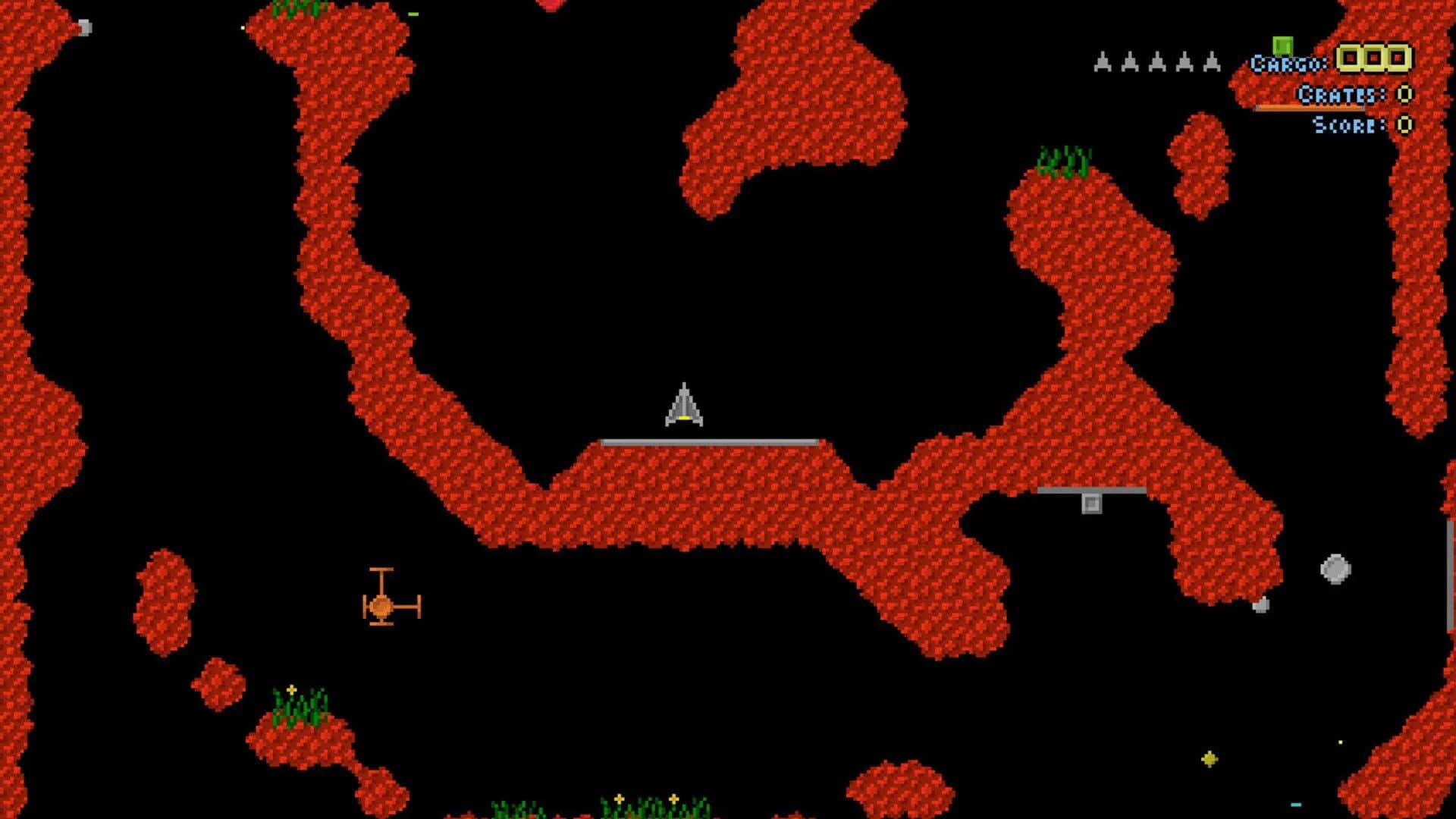Image resolution: width=1456 pixels, height=819 pixels.
Task: Select the green cargo pickup icon above Cargo label
Action: coord(1282,45)
